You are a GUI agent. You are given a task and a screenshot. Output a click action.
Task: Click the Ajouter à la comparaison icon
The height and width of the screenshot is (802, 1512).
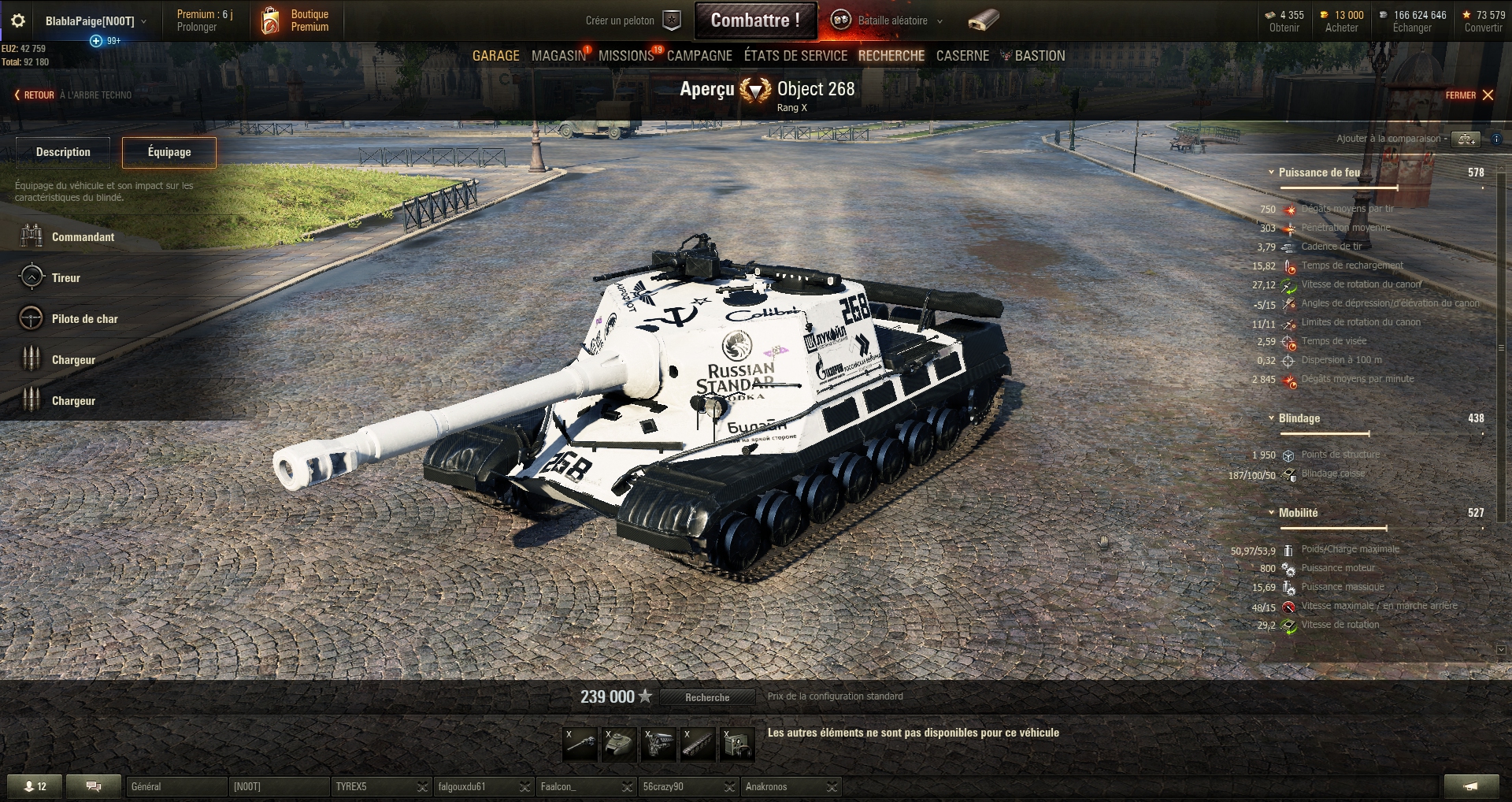point(1466,139)
